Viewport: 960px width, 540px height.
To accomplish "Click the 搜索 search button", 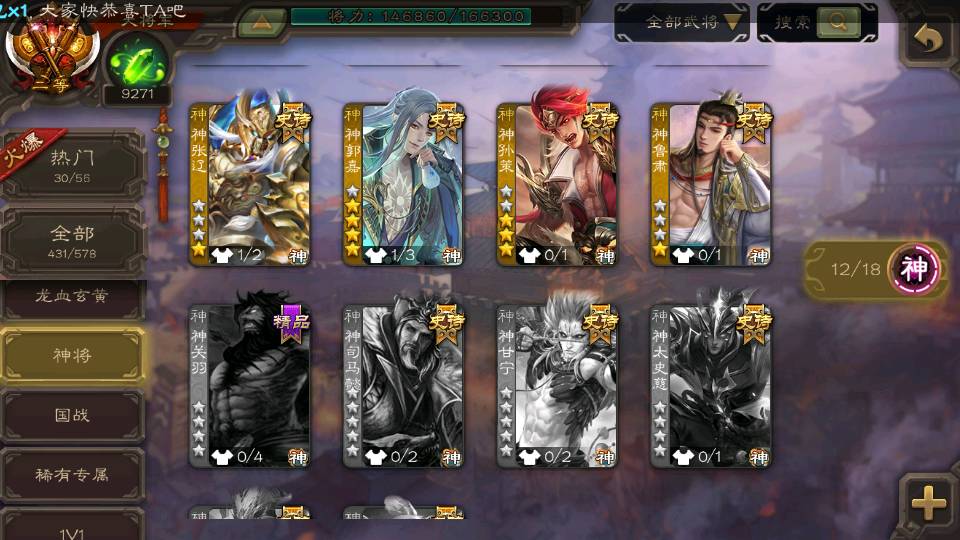I will (817, 22).
